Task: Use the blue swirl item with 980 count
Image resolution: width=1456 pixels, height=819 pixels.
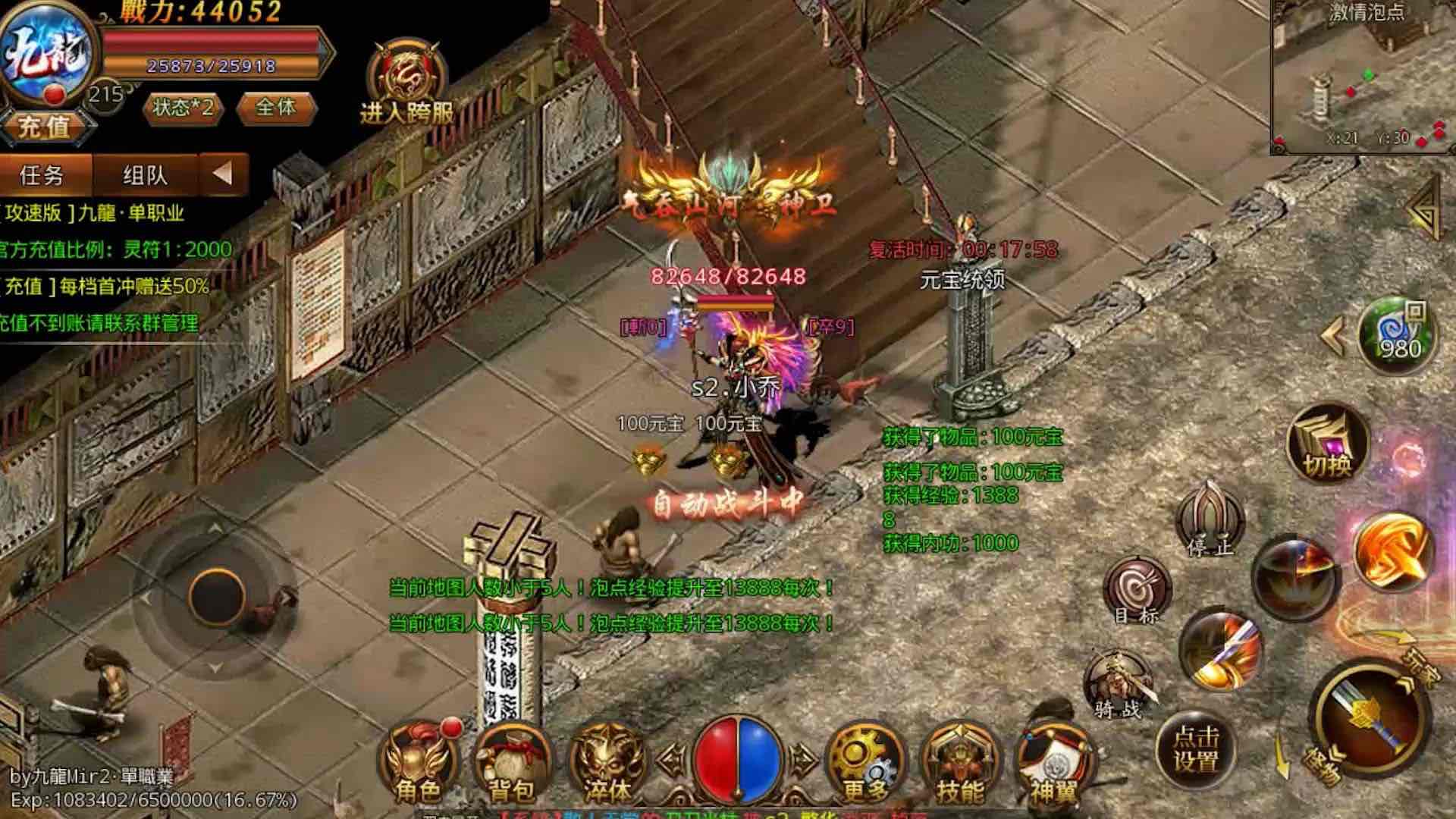Action: (x=1397, y=335)
